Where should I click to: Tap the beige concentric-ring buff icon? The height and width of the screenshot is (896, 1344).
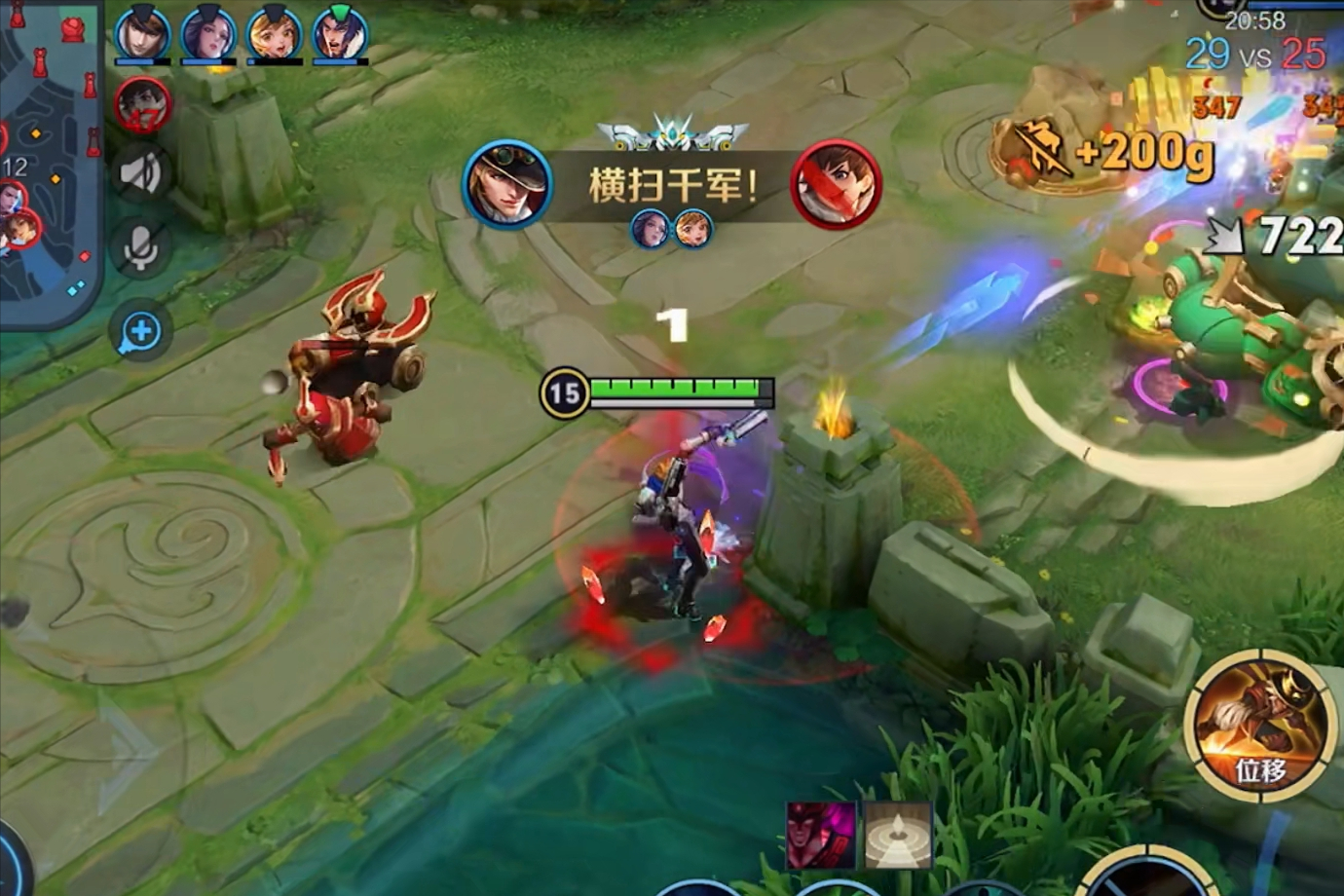[x=897, y=835]
